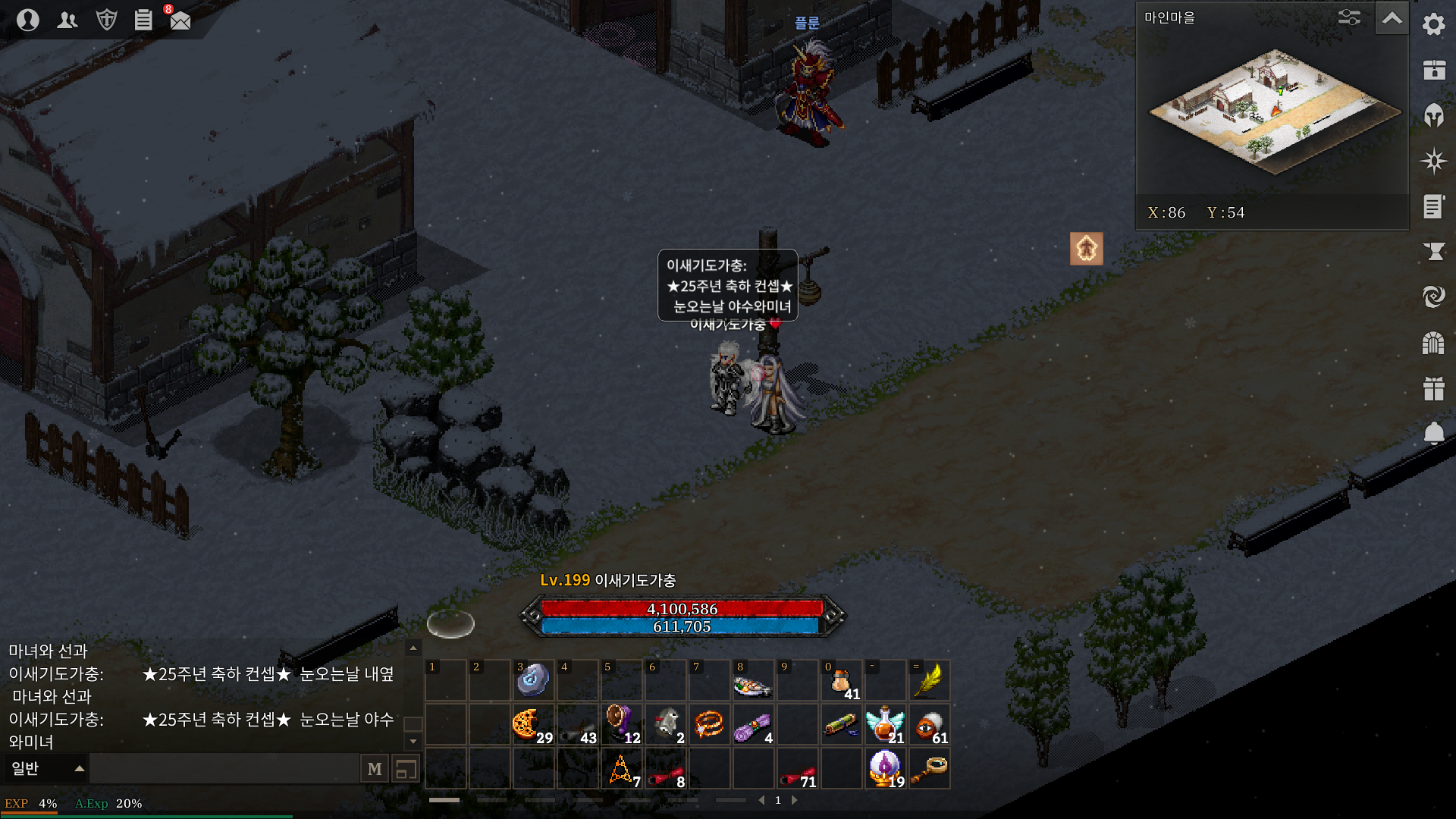Open the friends list icon
Screen dimensions: 1456x819
67,20
